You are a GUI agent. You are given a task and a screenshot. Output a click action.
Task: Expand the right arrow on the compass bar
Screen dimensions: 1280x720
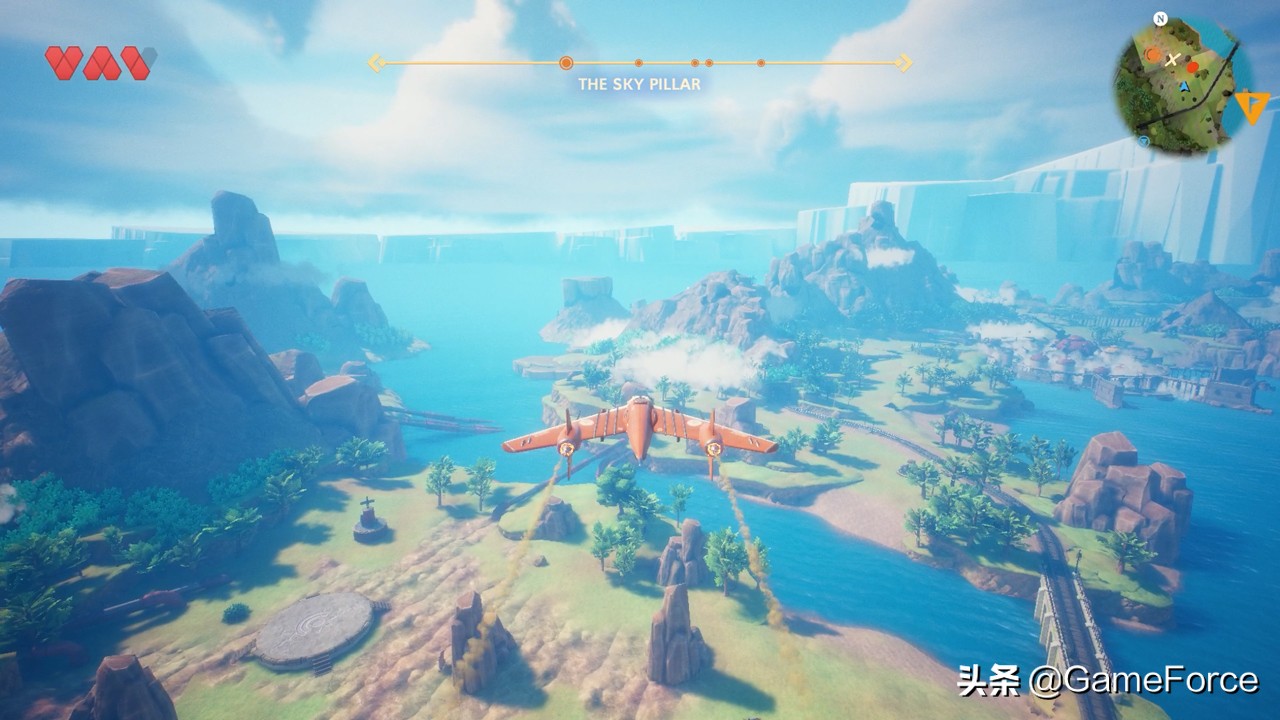tap(903, 62)
